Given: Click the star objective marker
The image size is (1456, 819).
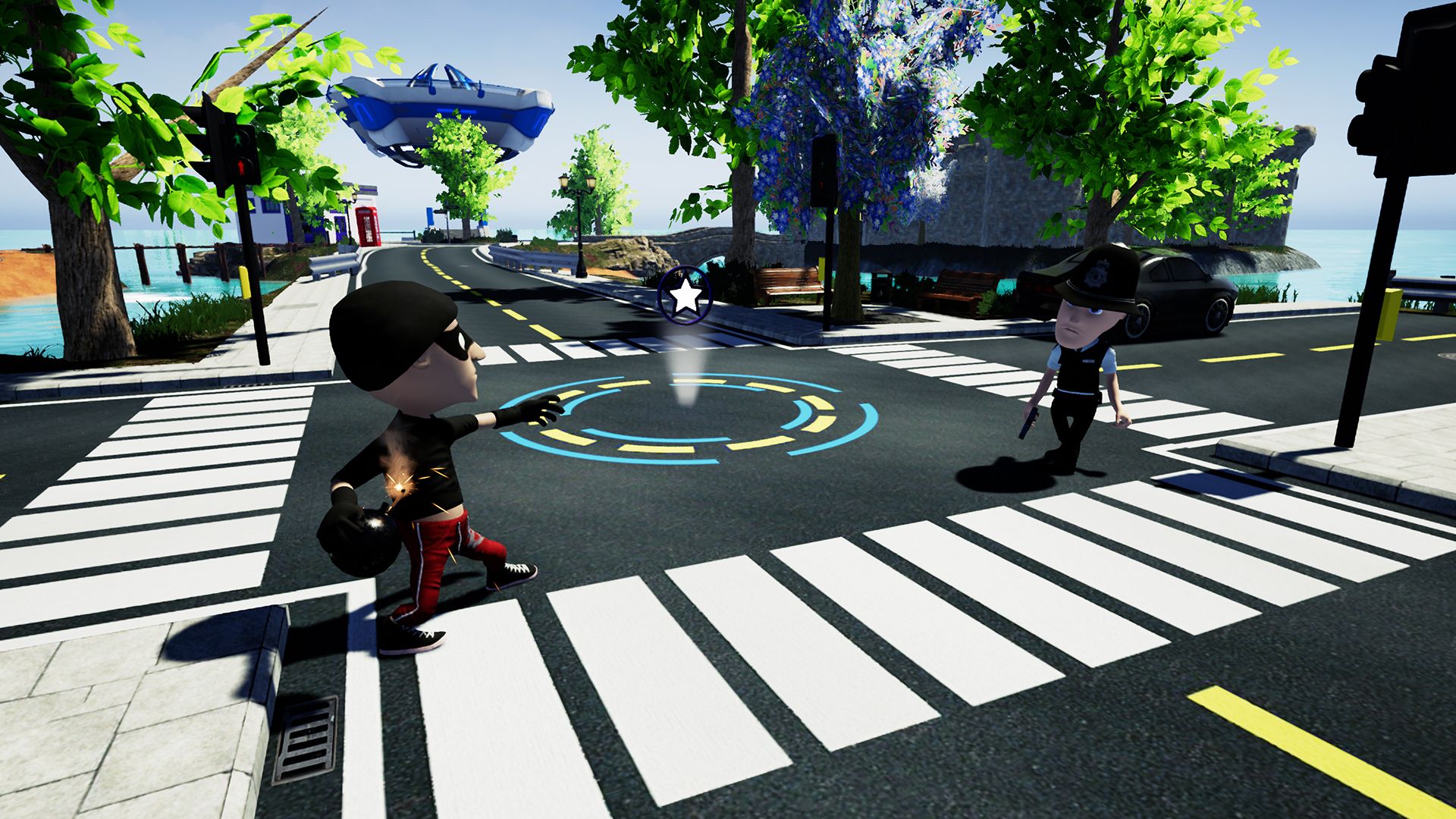Looking at the screenshot, I should pos(685,295).
